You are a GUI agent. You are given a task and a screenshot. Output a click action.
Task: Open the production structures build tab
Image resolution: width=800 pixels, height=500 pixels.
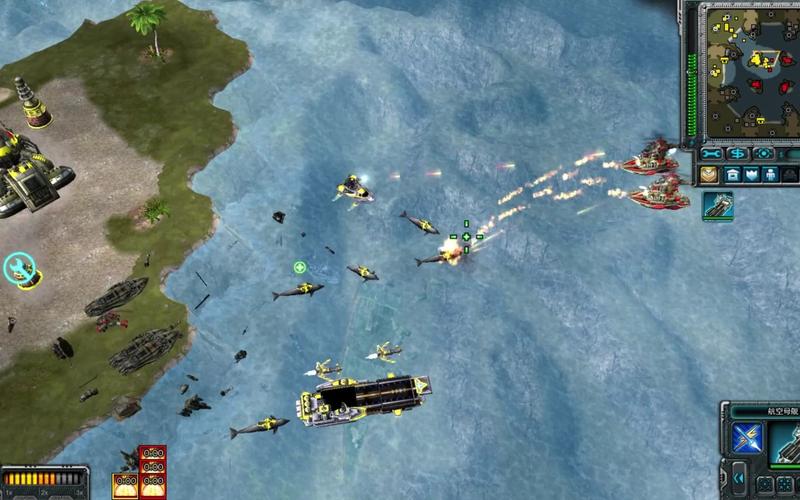tap(731, 174)
